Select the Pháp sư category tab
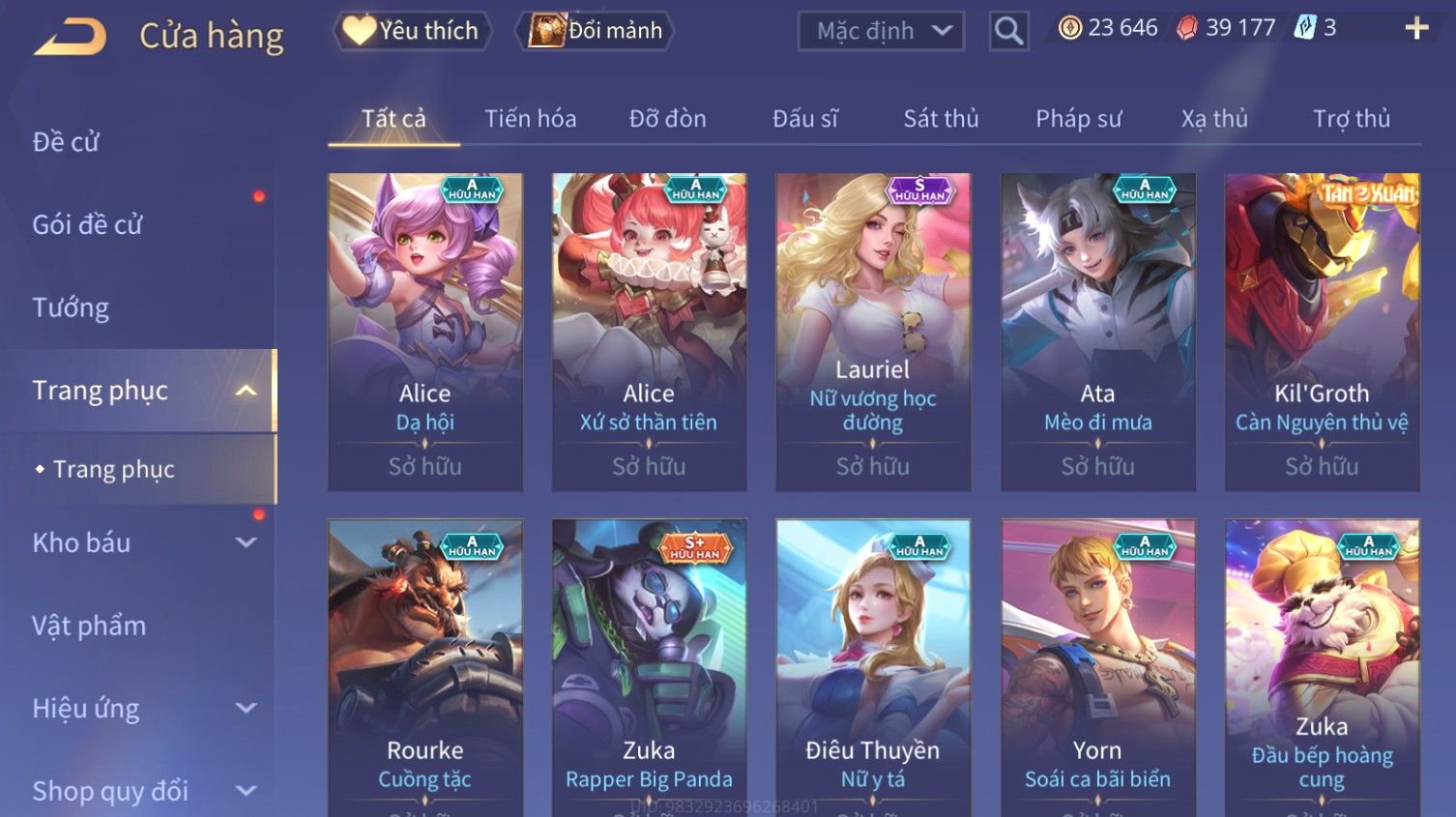Image resolution: width=1456 pixels, height=817 pixels. 1078,119
